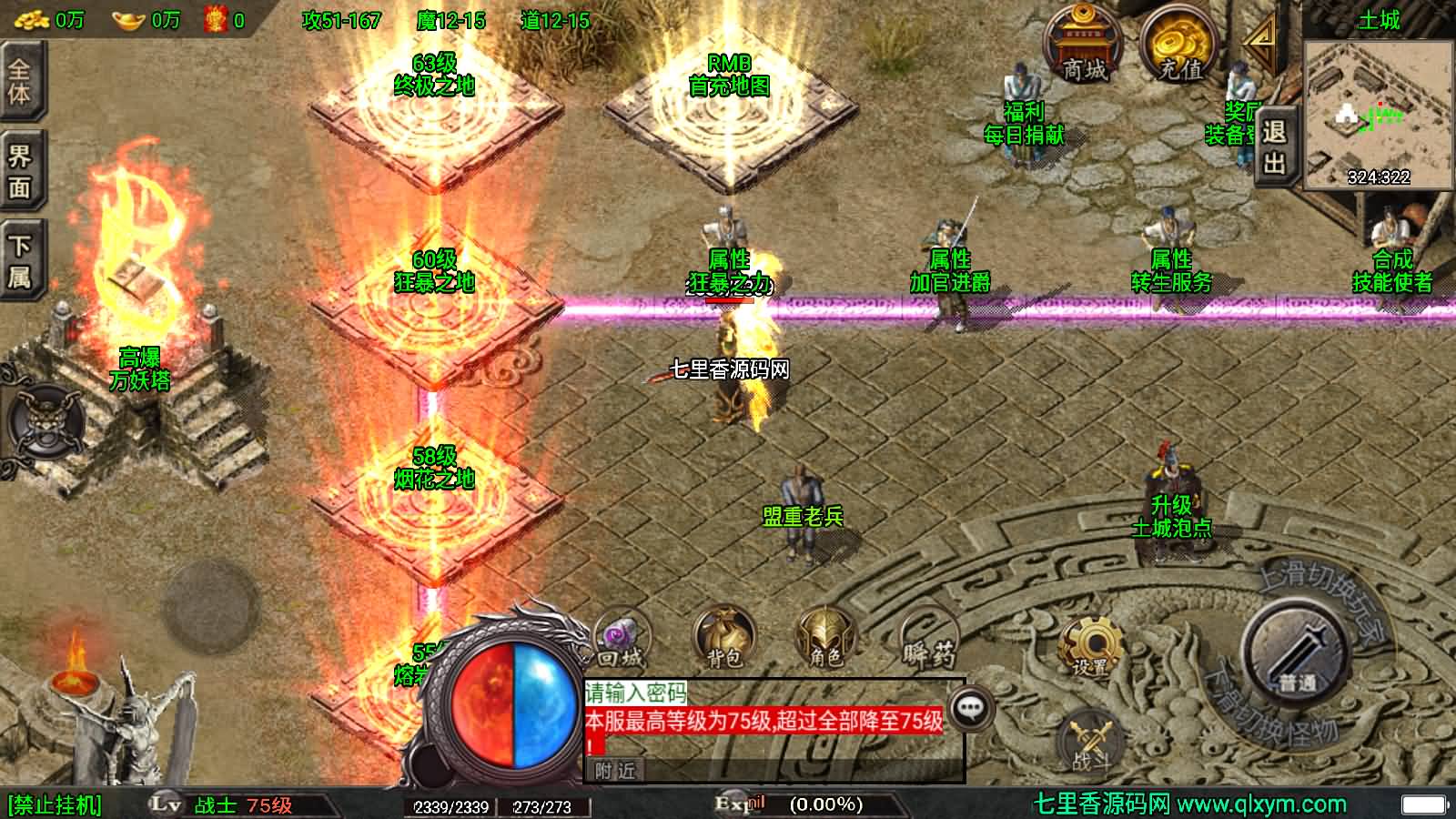Switch to the 界面 tab
1456x819 pixels.
coord(19,171)
